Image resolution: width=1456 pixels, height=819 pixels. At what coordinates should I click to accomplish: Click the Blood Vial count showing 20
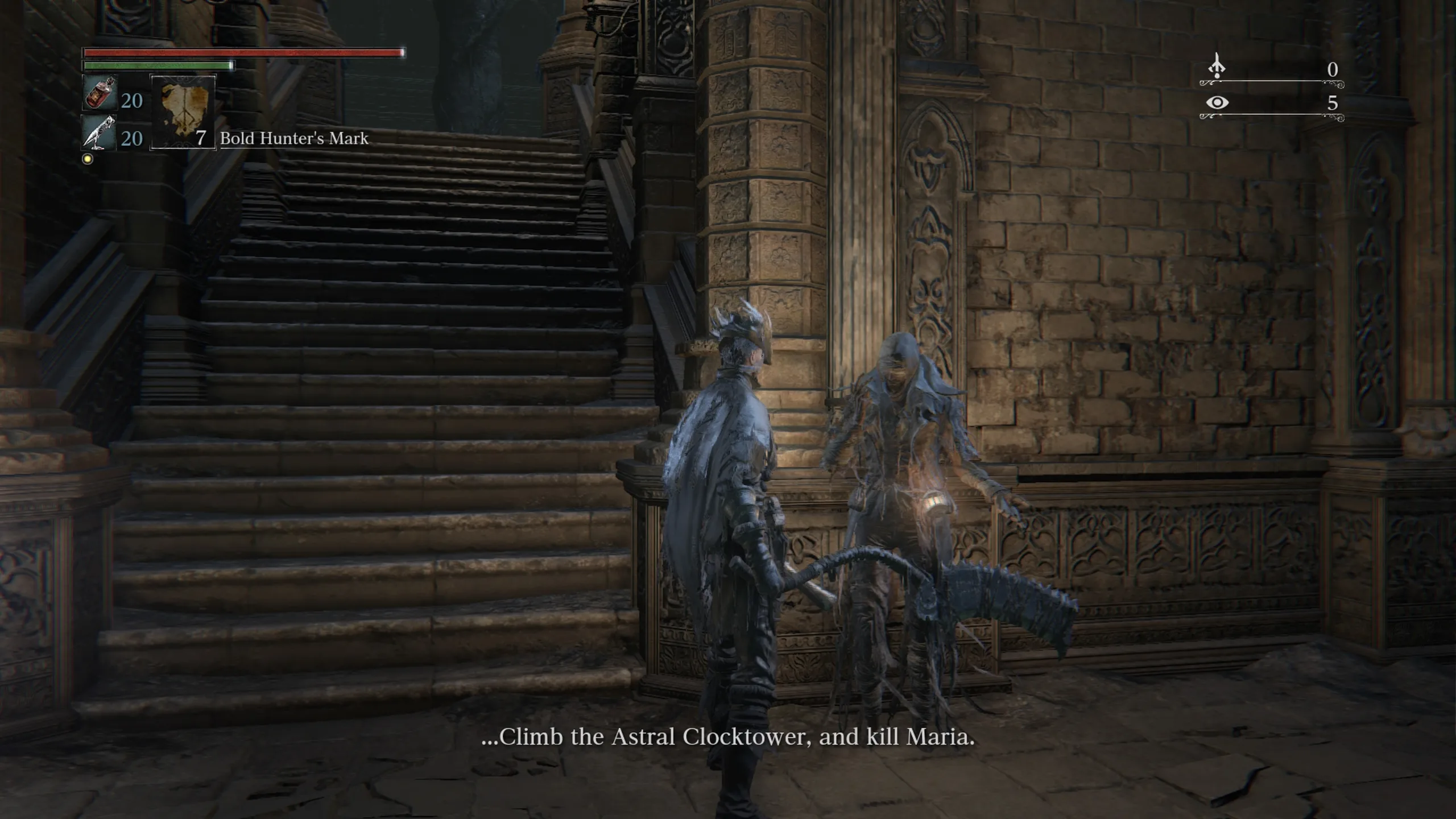tap(132, 101)
